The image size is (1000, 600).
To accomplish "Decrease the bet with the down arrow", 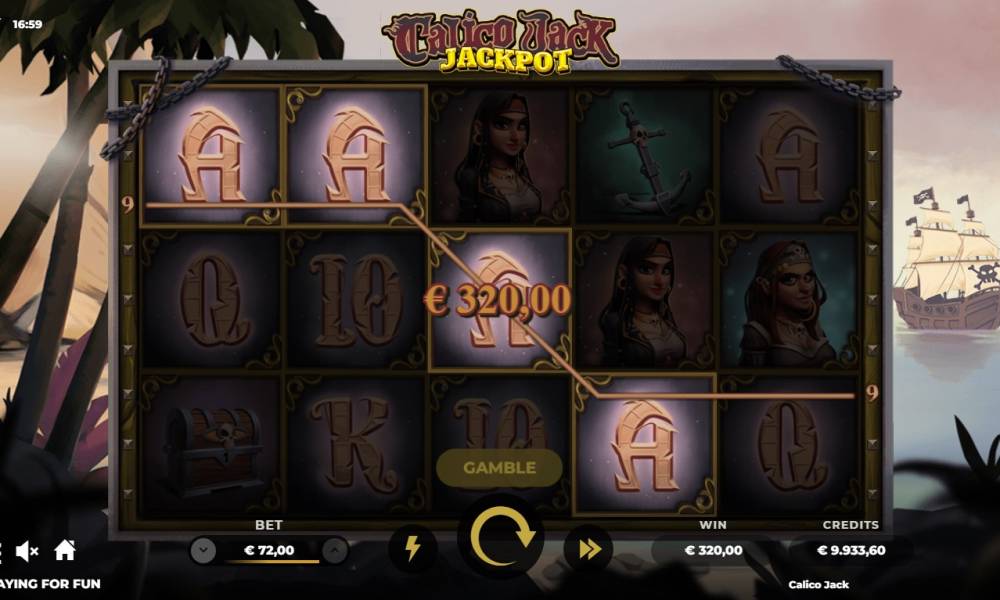I will click(x=203, y=550).
